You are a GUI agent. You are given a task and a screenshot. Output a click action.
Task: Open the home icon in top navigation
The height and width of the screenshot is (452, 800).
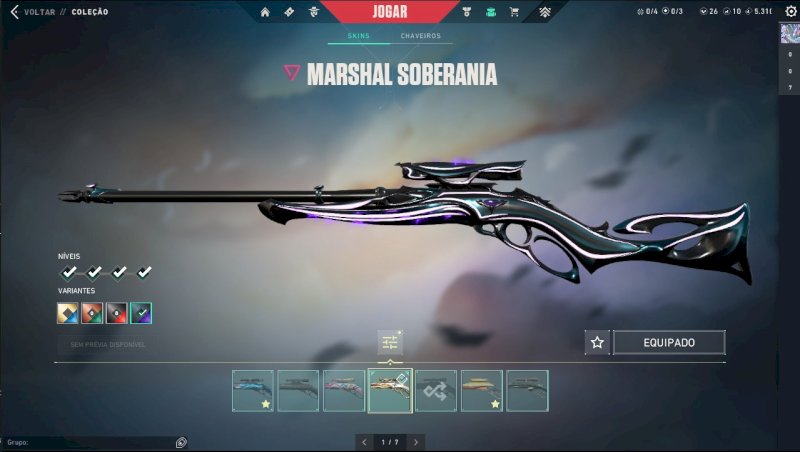tap(265, 12)
